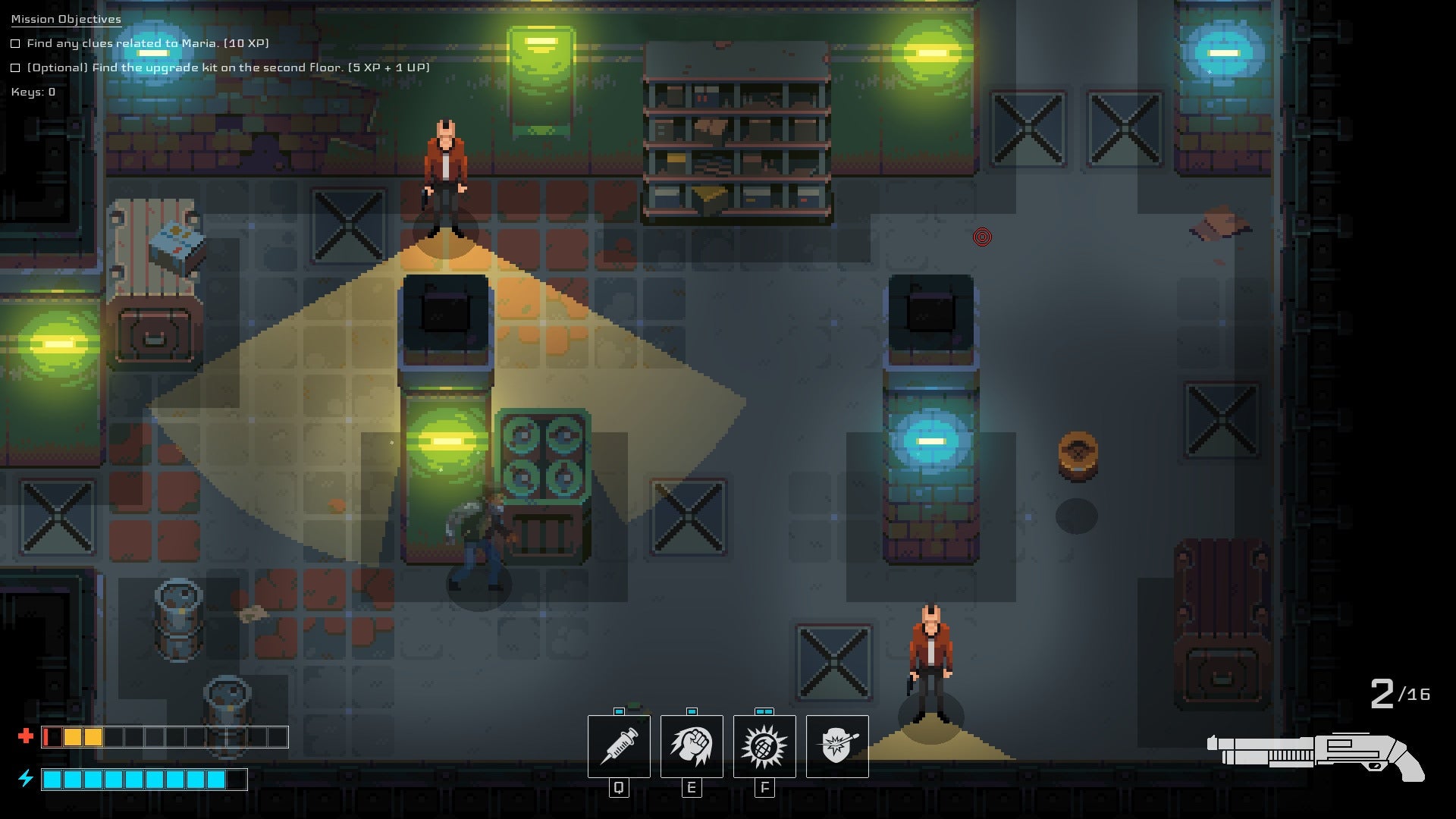Click the Mission Objectives header
The width and height of the screenshot is (1456, 819).
pos(66,19)
